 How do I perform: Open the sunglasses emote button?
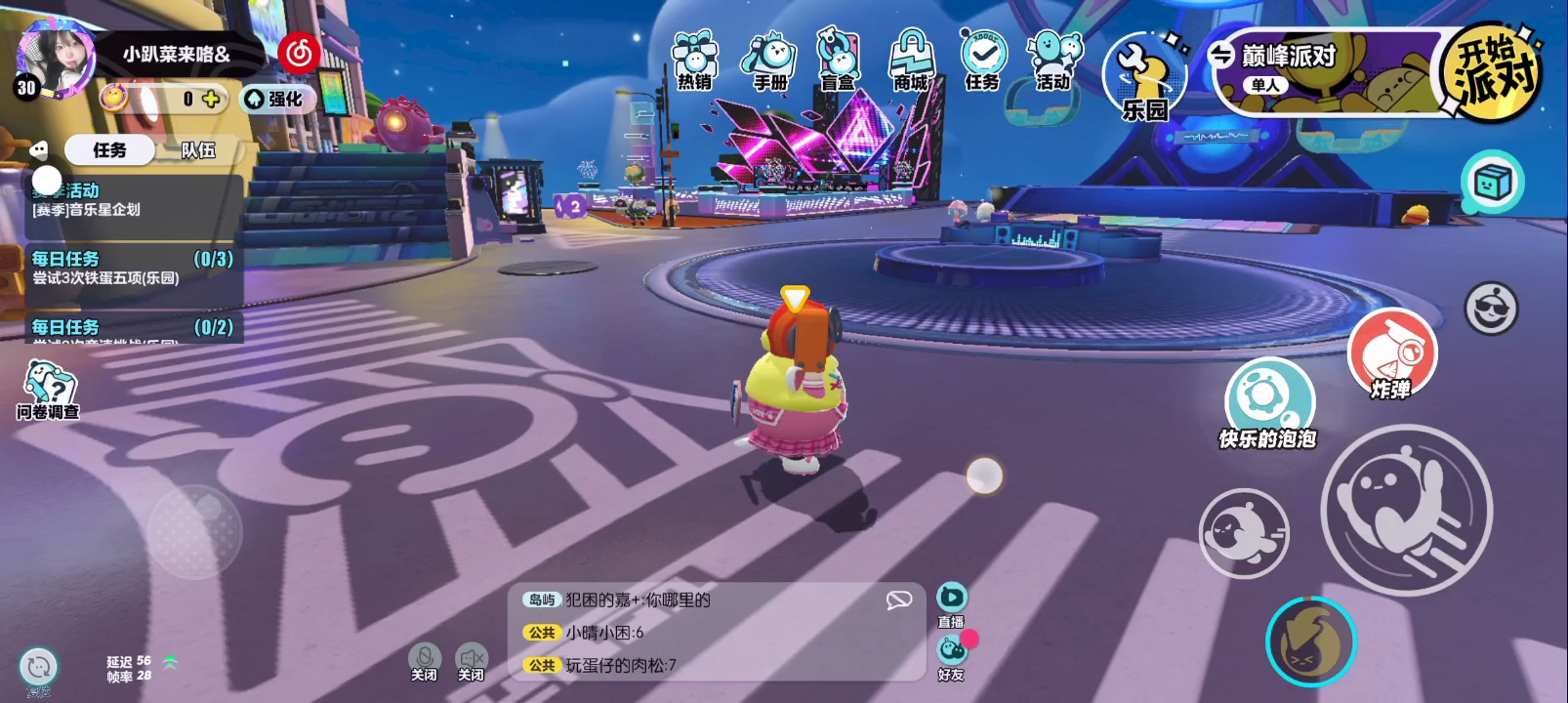1491,309
